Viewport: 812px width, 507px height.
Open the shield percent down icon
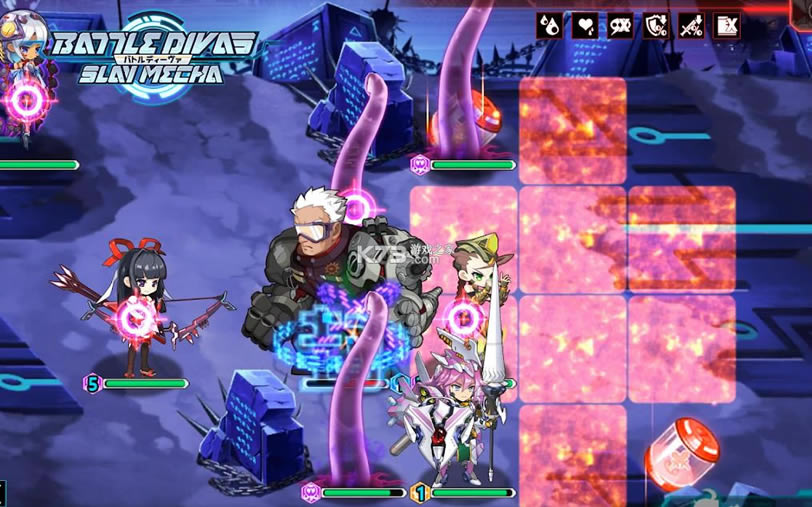tap(656, 25)
